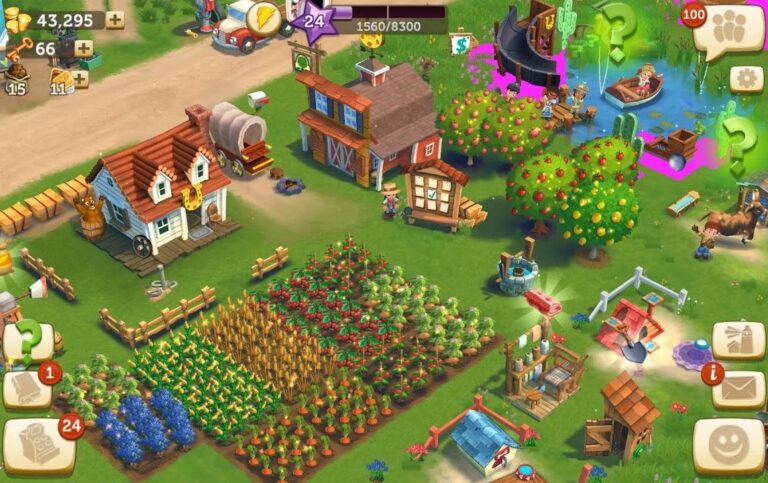Open the green question mark help button
Image resolution: width=768 pixels, height=483 pixels.
coord(26,342)
